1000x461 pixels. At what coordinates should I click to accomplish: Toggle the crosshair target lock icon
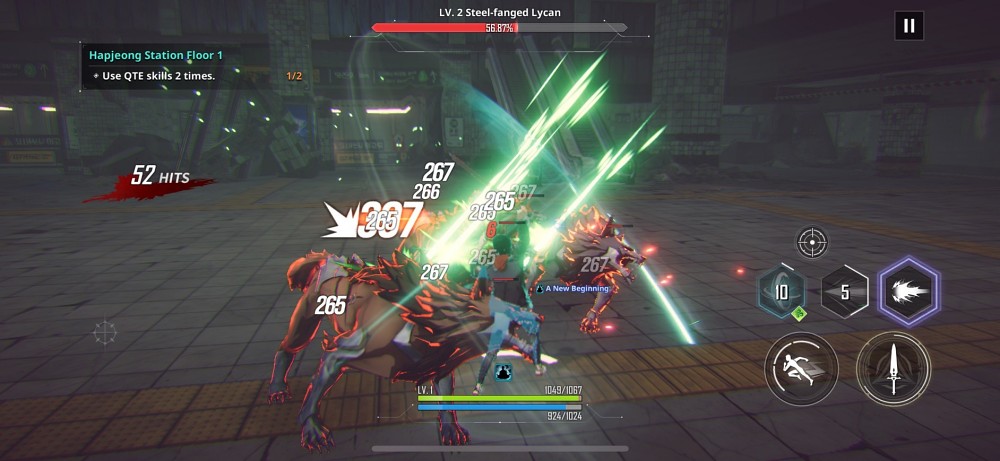pyautogui.click(x=812, y=241)
